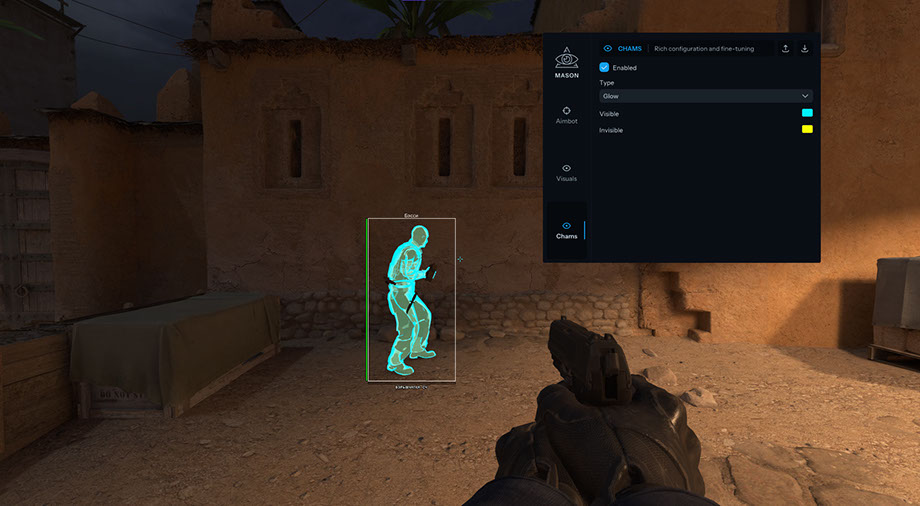Hit the download arrow config button
This screenshot has width=920, height=506.
coord(804,48)
